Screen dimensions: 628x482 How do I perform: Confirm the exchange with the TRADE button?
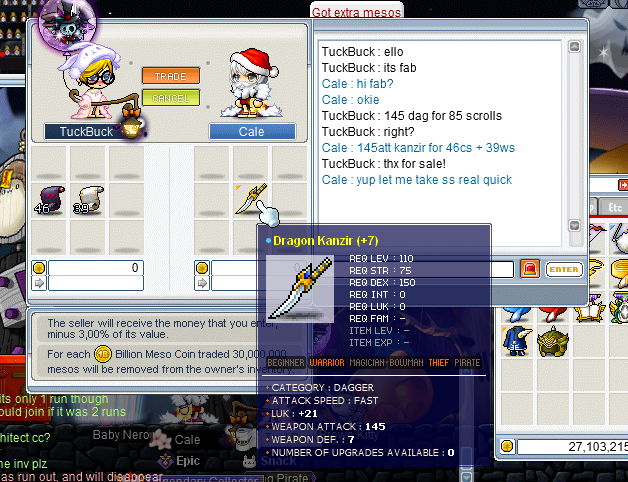click(x=164, y=75)
